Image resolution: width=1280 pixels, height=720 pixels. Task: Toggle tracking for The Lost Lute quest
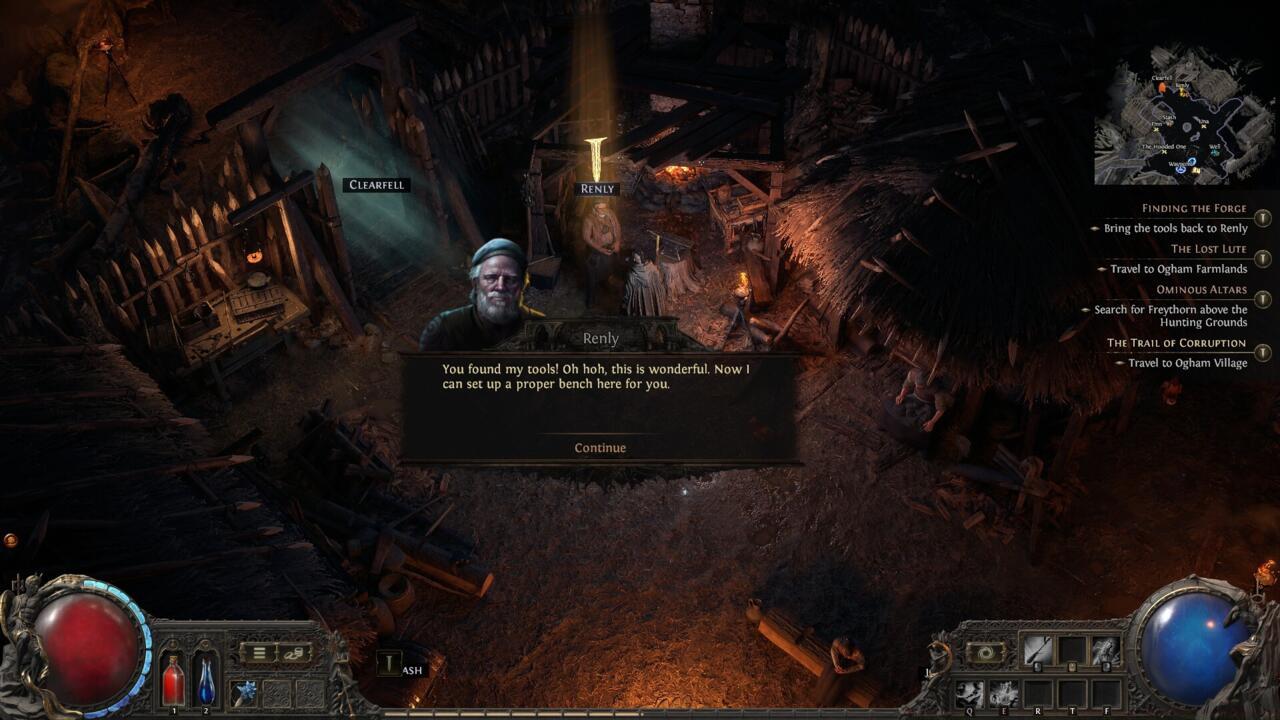pyautogui.click(x=1261, y=258)
